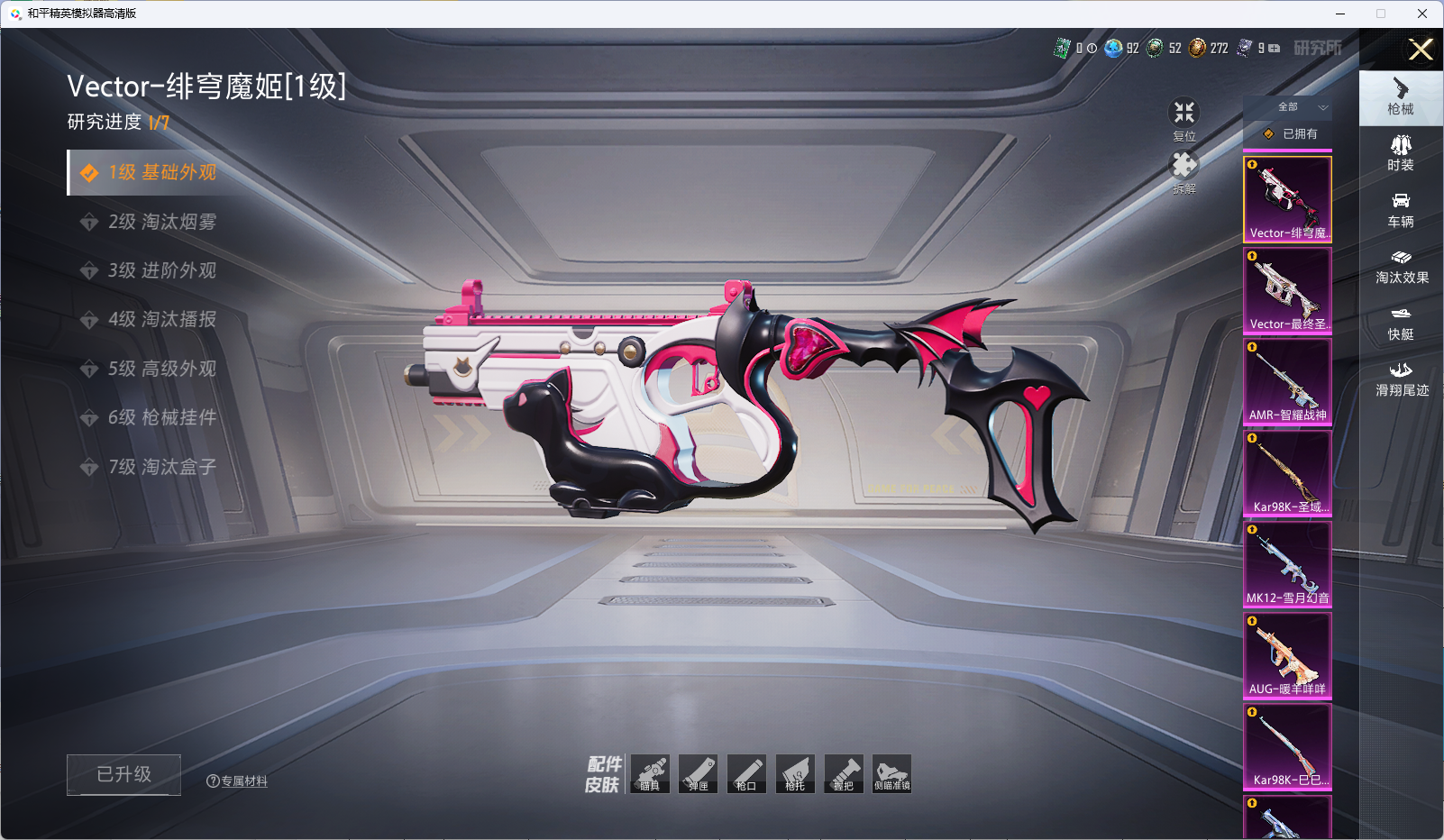Choose the AMR-智耀战神 skin thumbnail
The image size is (1444, 840).
point(1287,381)
